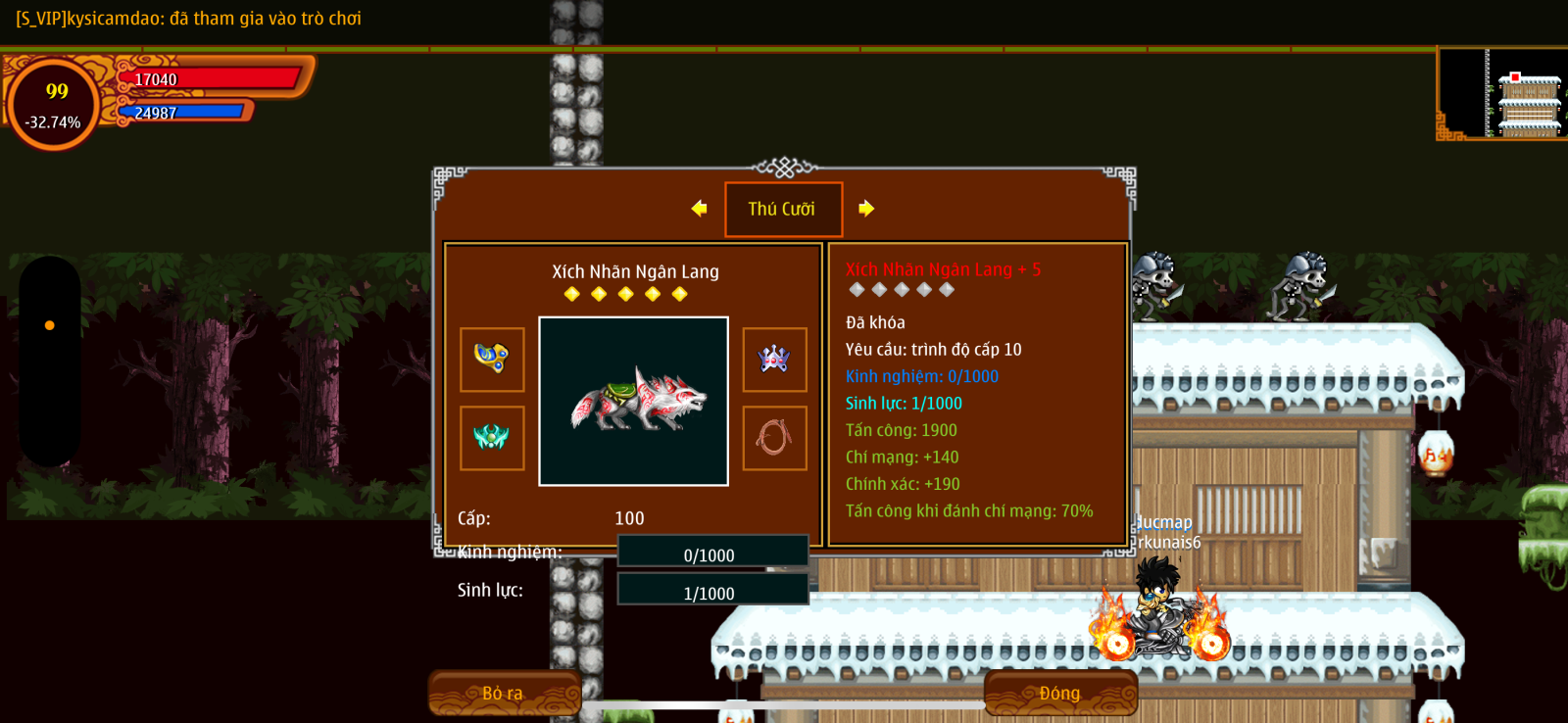Click the Bỏ ra button
The image size is (1568, 723).
click(504, 693)
